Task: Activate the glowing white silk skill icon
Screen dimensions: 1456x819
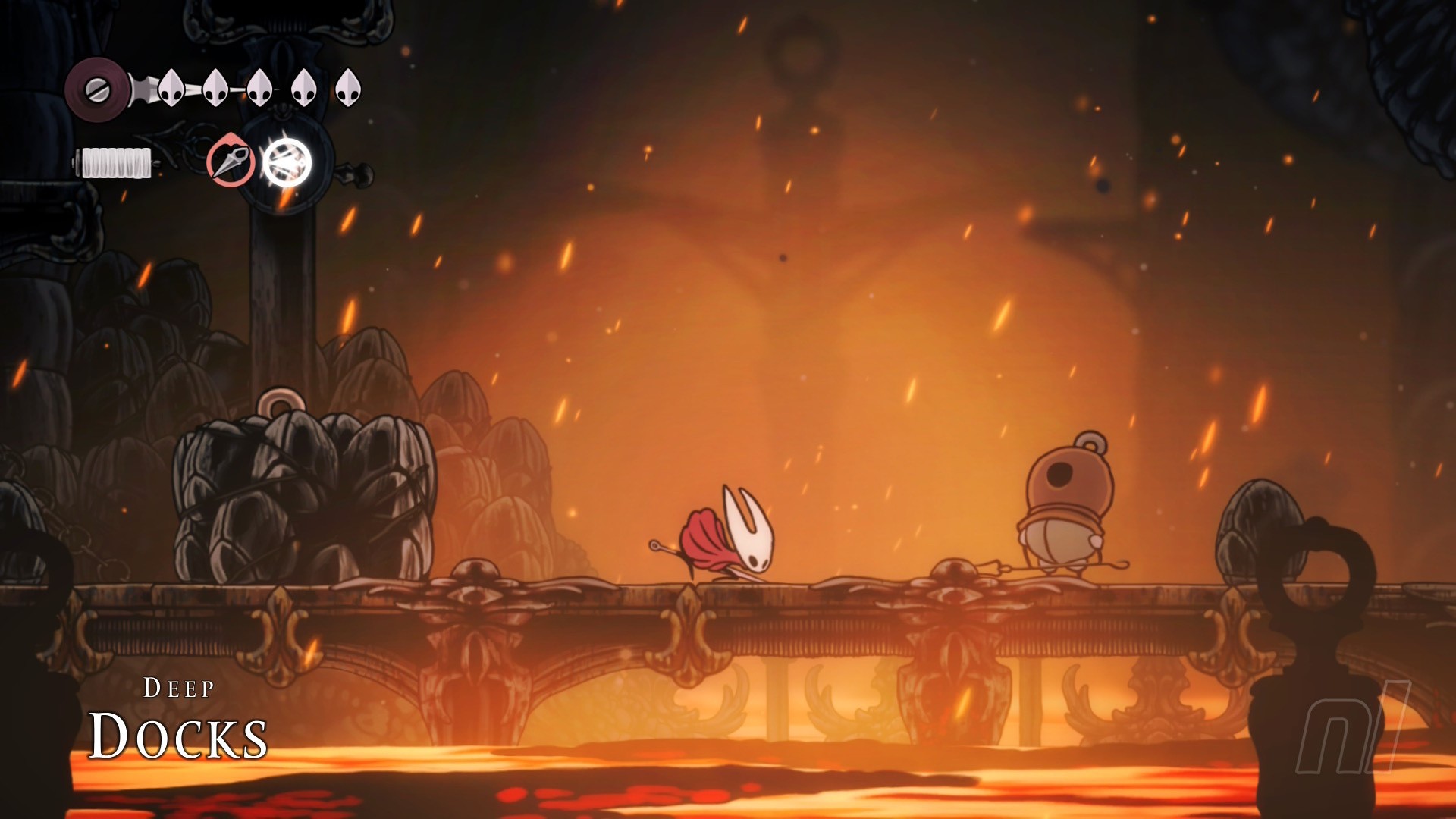Action: (x=287, y=162)
